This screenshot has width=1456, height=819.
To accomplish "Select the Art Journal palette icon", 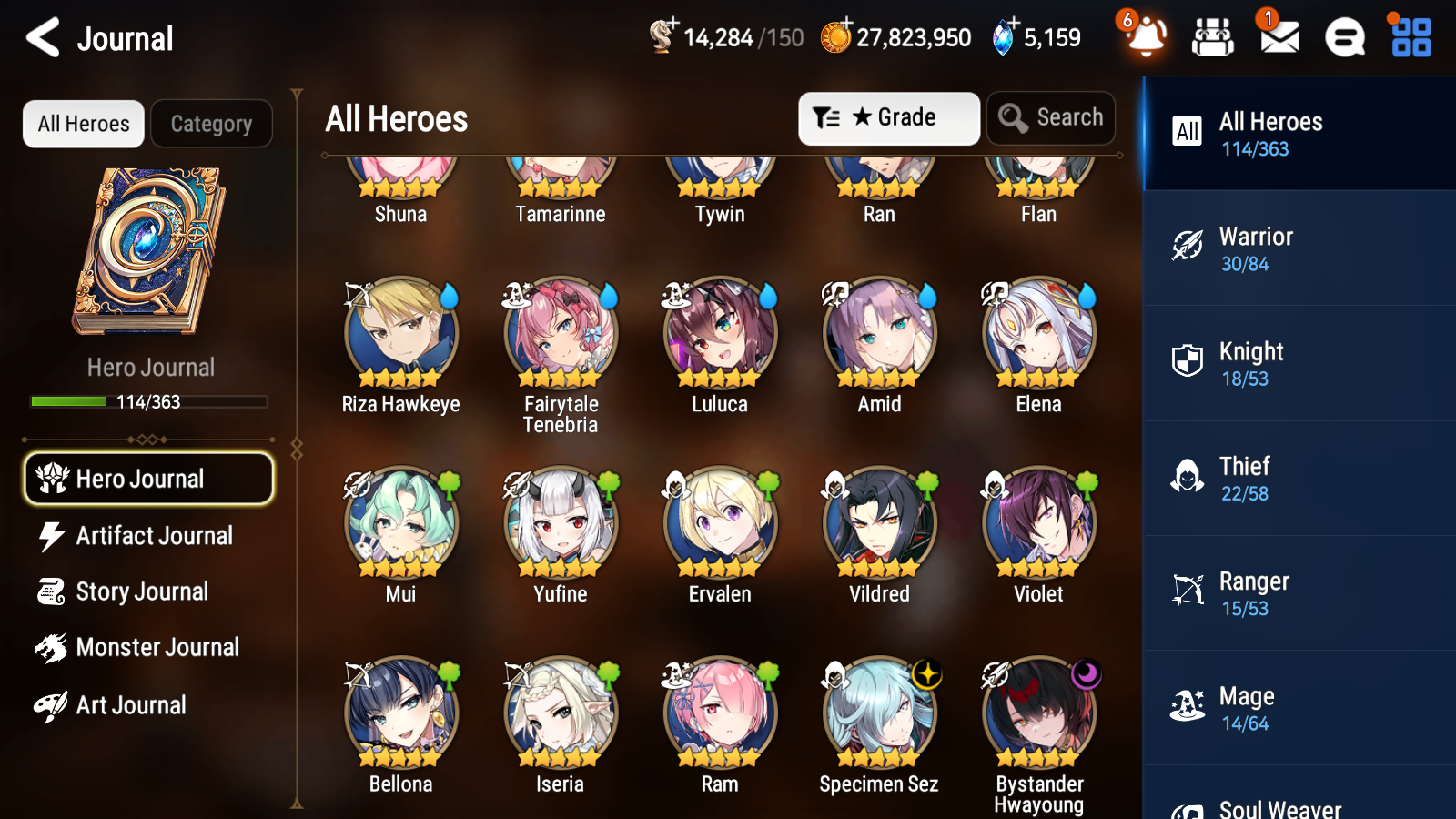I will click(x=52, y=704).
